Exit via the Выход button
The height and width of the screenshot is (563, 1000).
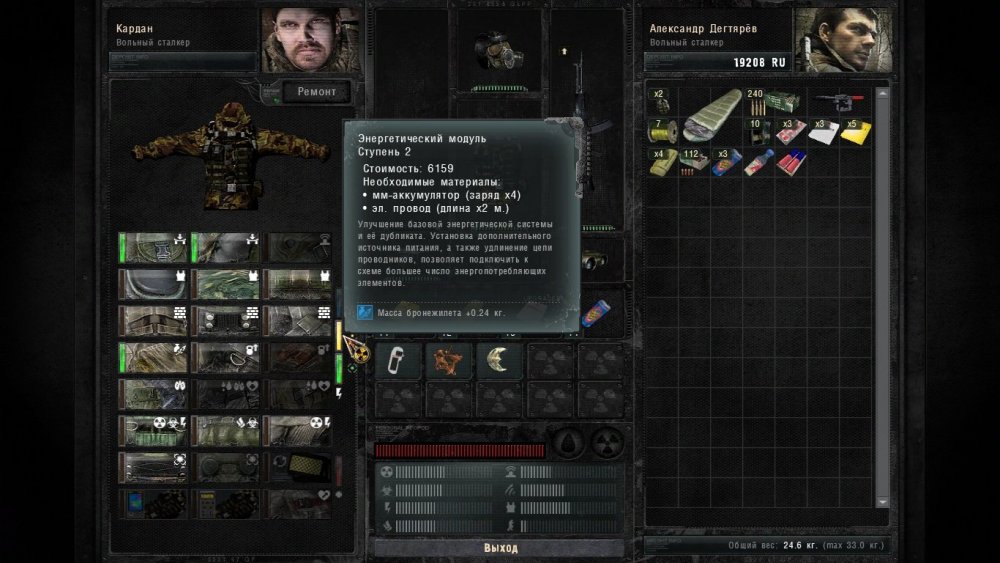(500, 548)
